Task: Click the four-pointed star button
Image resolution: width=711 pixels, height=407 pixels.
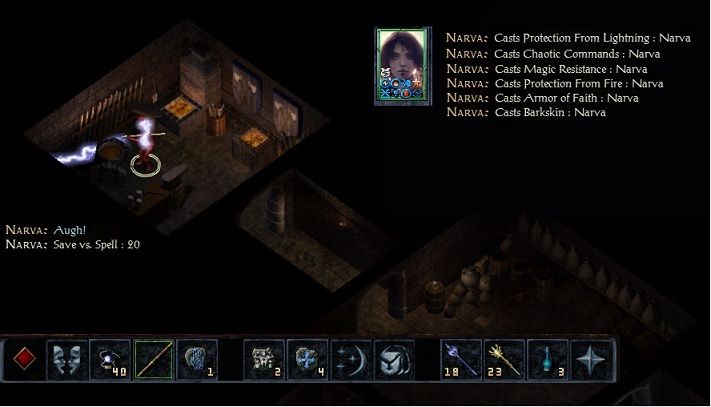Action: (591, 360)
